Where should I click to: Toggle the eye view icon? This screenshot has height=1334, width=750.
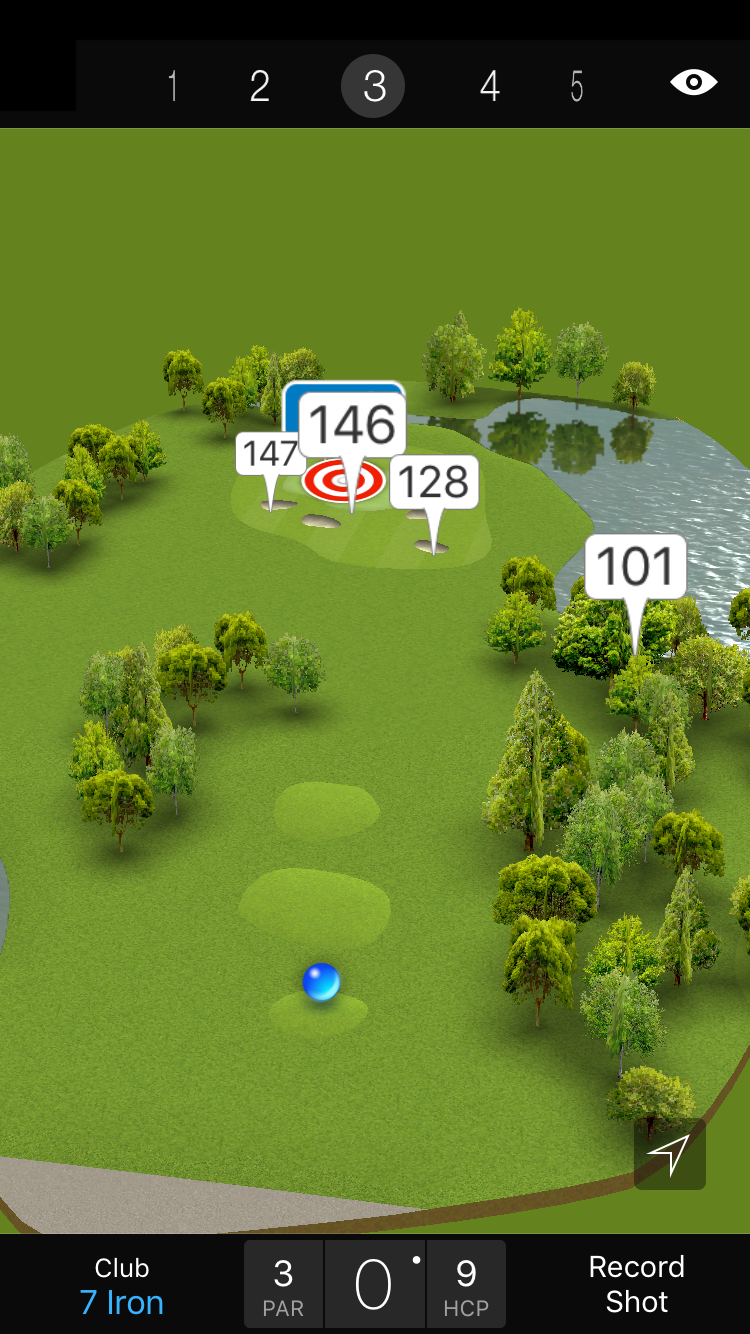[x=693, y=83]
